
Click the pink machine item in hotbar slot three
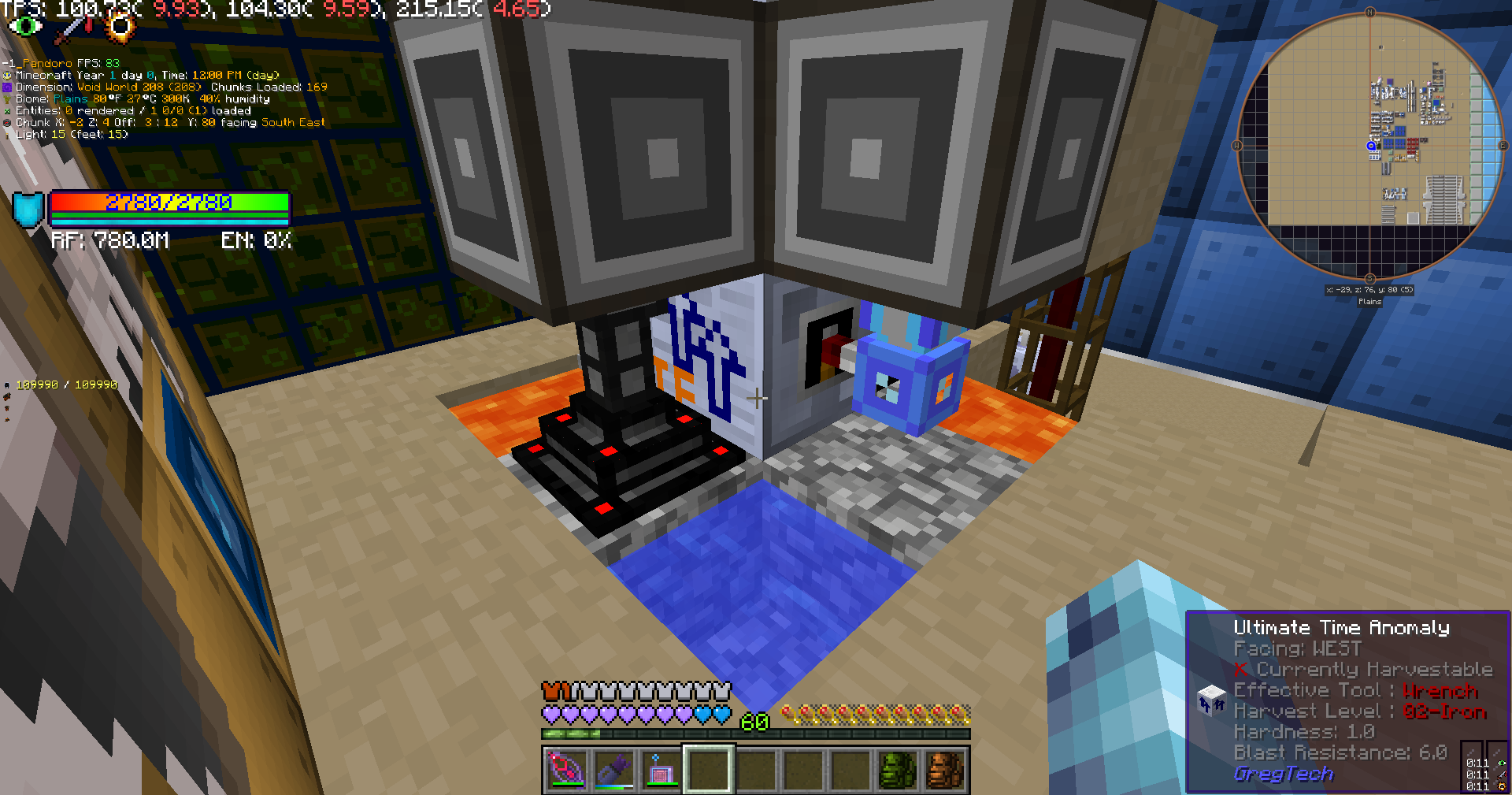click(661, 770)
